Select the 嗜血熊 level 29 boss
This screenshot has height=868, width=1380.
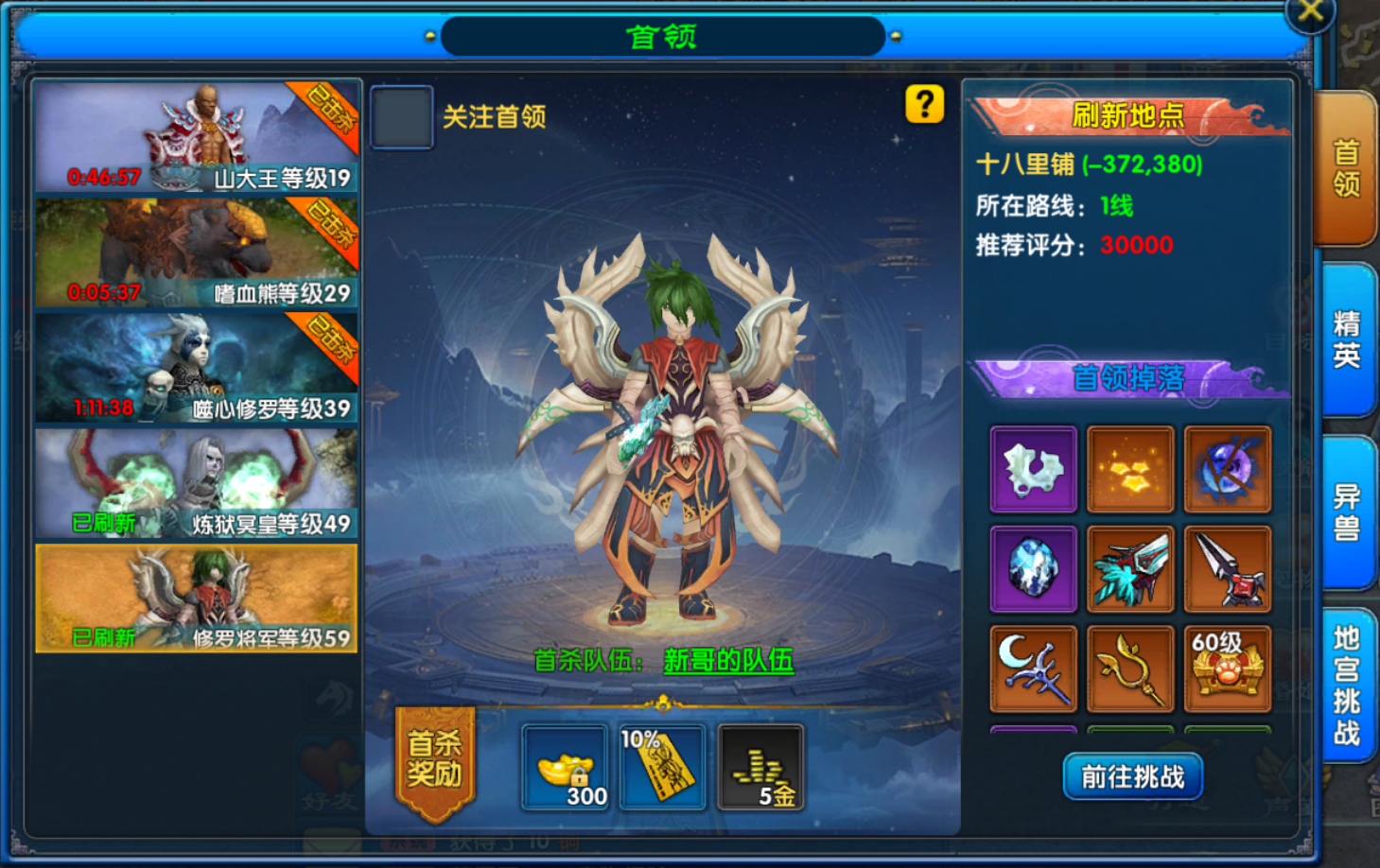click(x=197, y=252)
